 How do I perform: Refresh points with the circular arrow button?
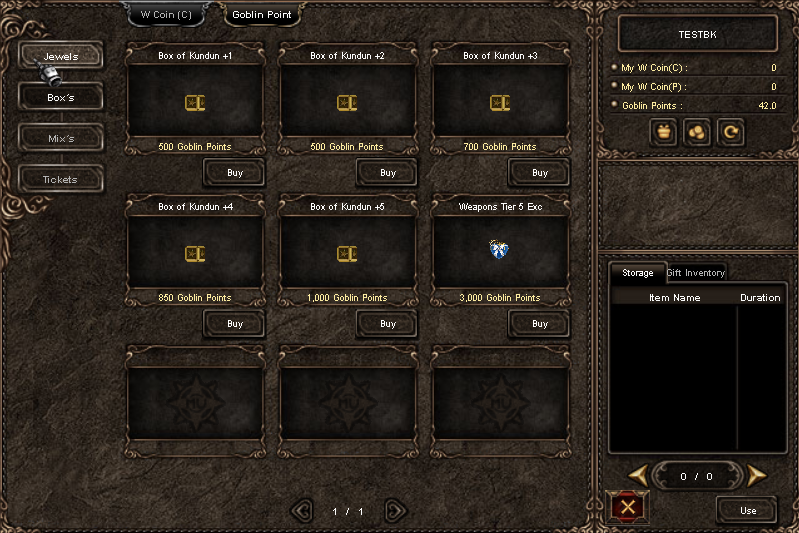[730, 132]
